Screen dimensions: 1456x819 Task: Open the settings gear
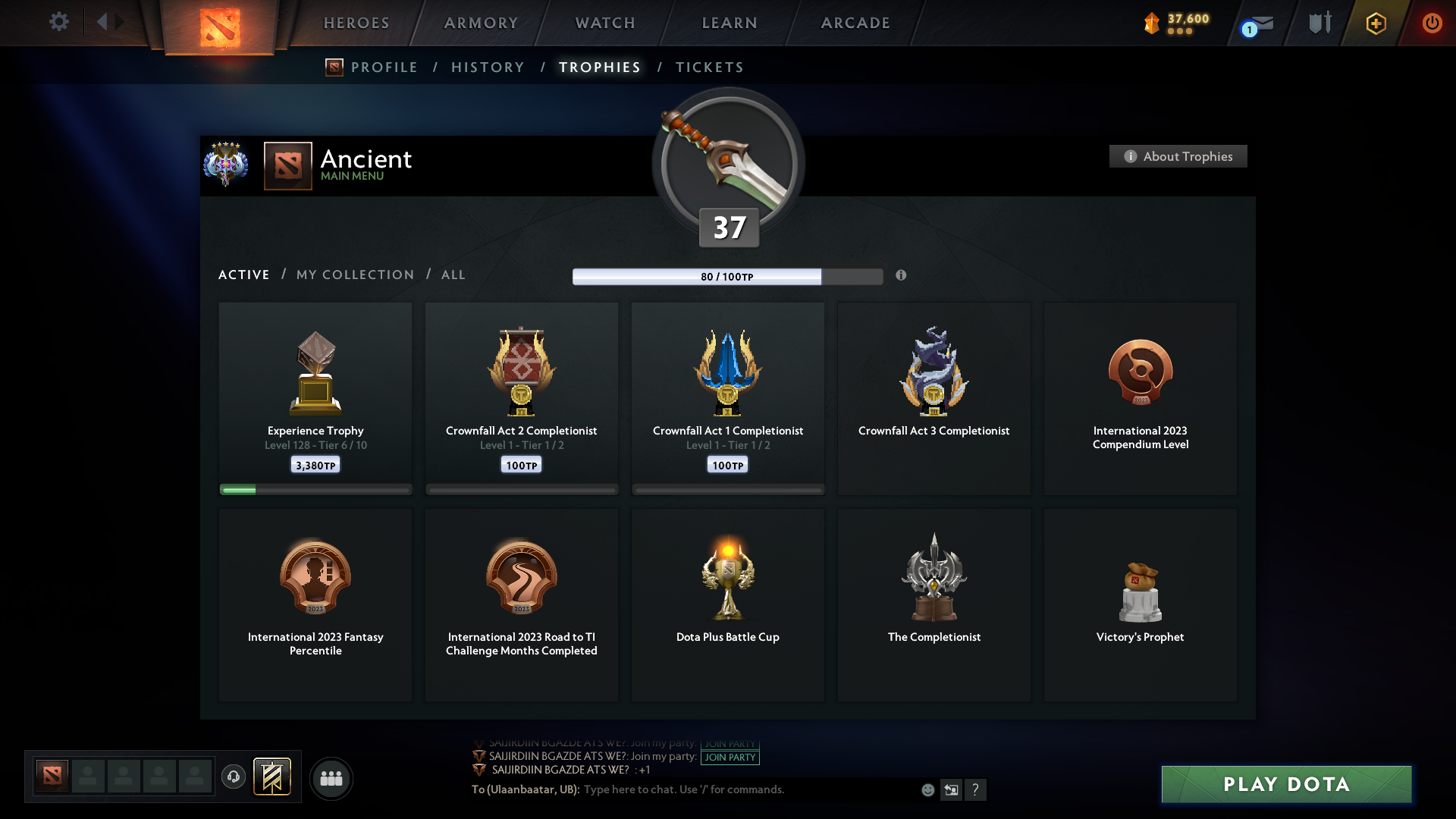coord(59,23)
